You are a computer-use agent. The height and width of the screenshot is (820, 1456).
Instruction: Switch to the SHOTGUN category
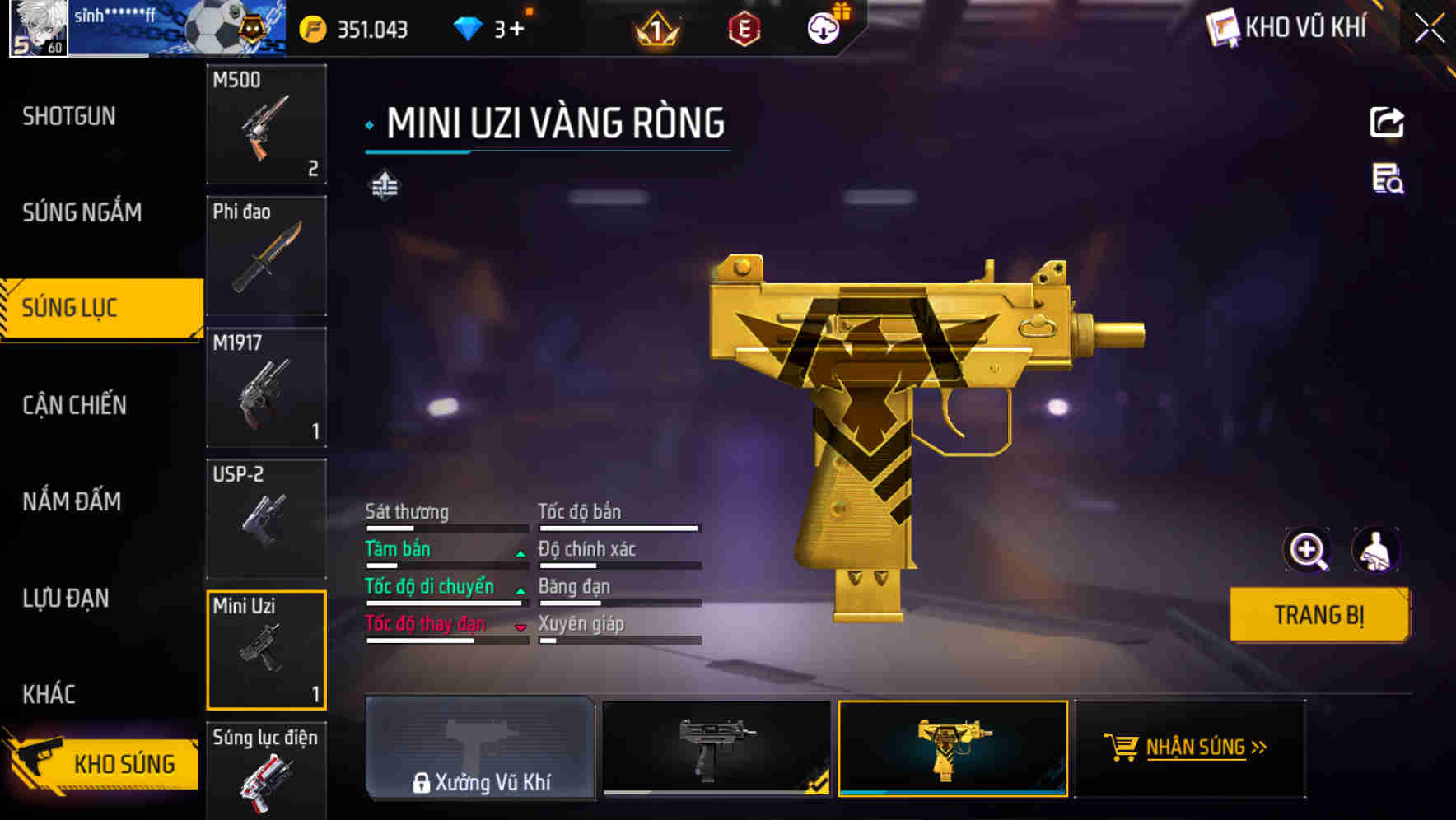(68, 115)
